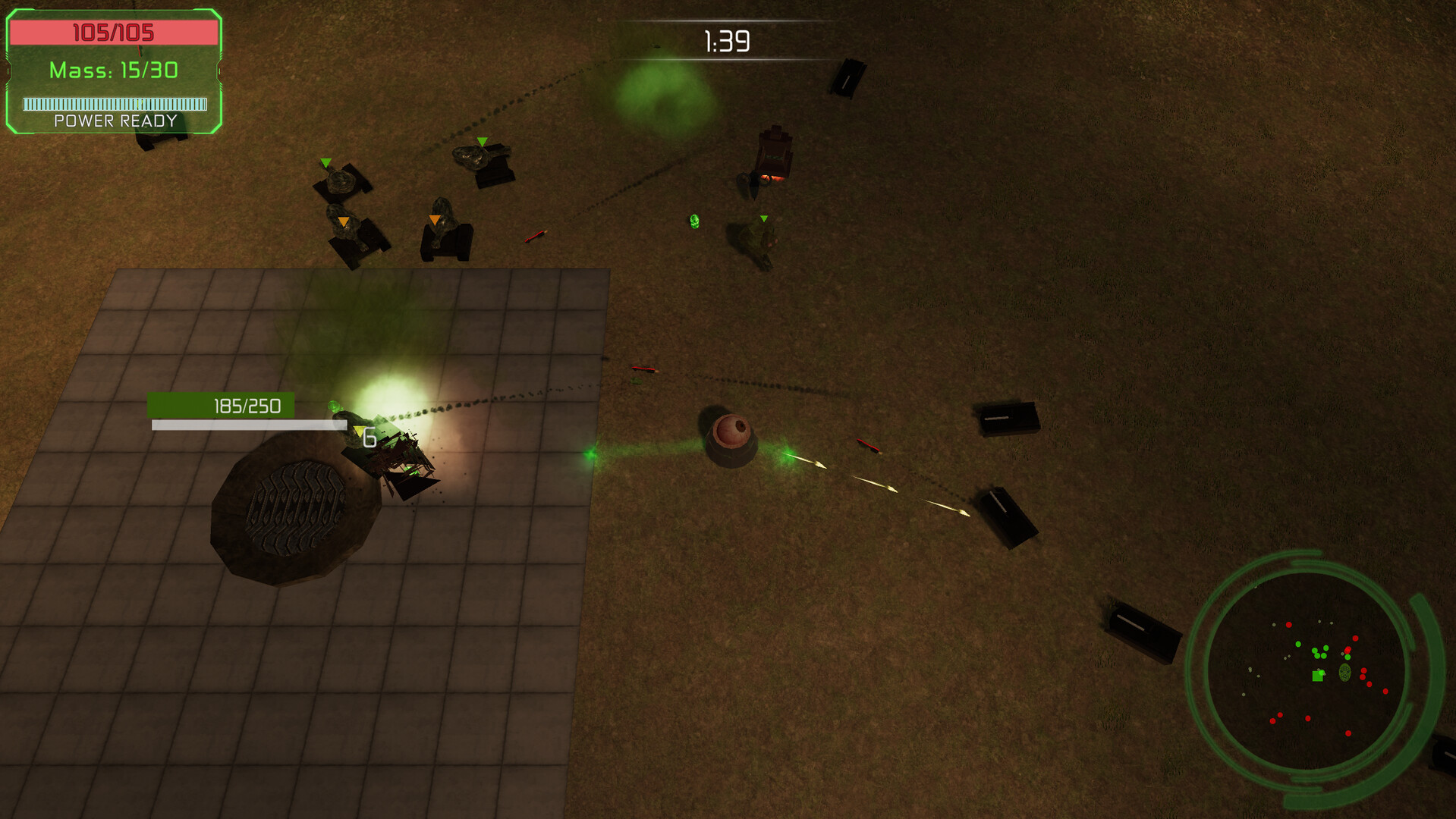Select the 105/105 health readout
Screen dimensions: 1456x819
click(x=112, y=32)
